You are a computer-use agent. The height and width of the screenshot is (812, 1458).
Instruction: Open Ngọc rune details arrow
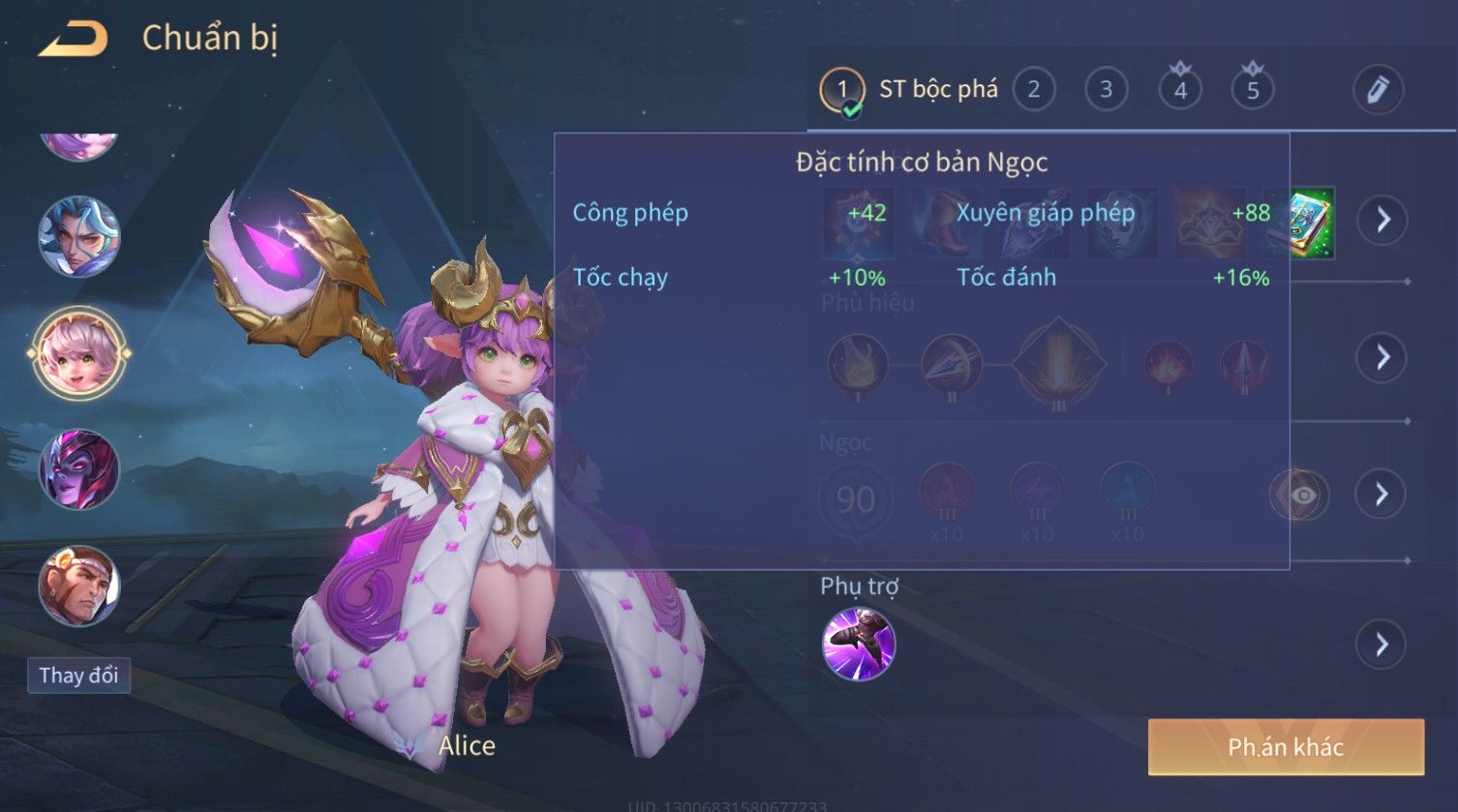coord(1382,495)
